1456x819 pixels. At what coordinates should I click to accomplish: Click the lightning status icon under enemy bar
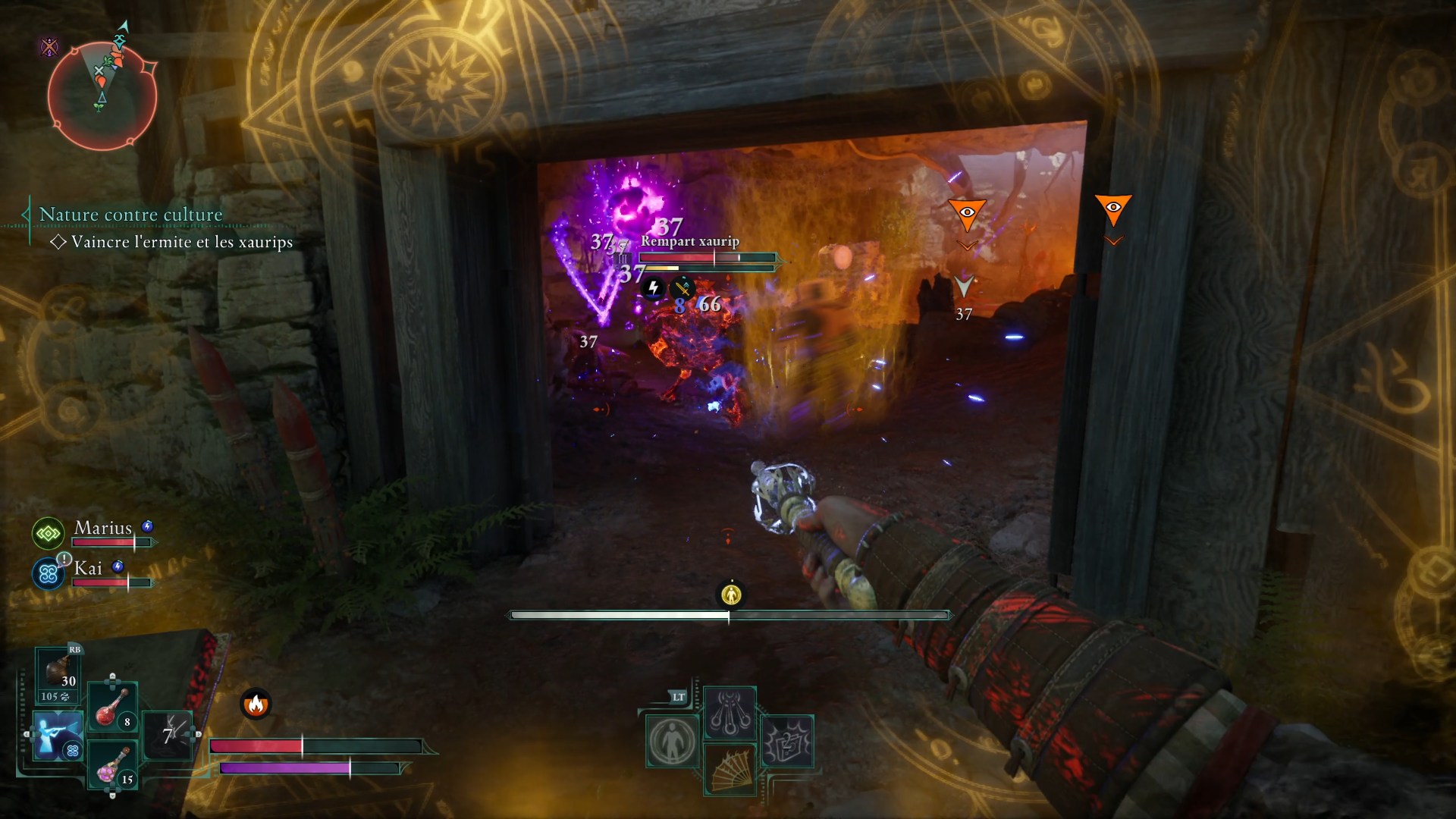pos(653,288)
